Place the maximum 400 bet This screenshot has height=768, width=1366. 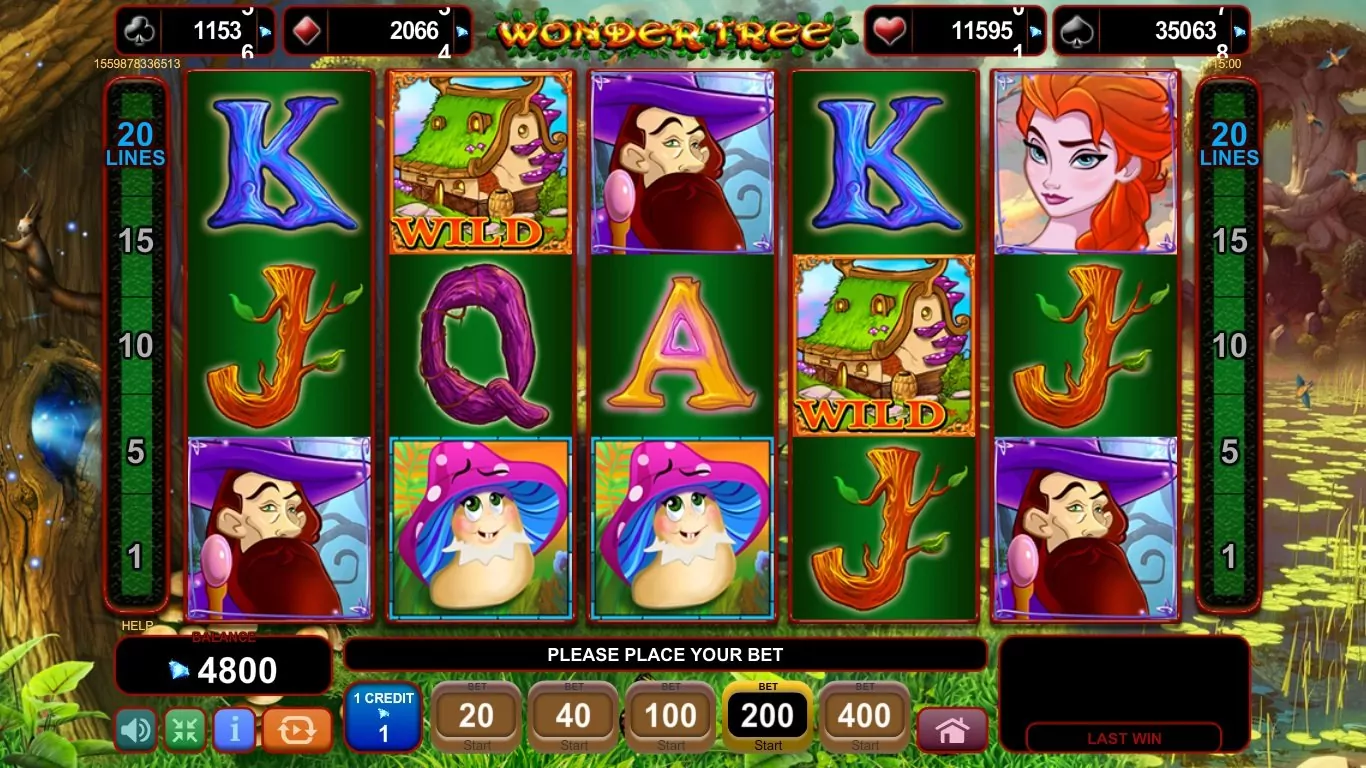click(865, 717)
